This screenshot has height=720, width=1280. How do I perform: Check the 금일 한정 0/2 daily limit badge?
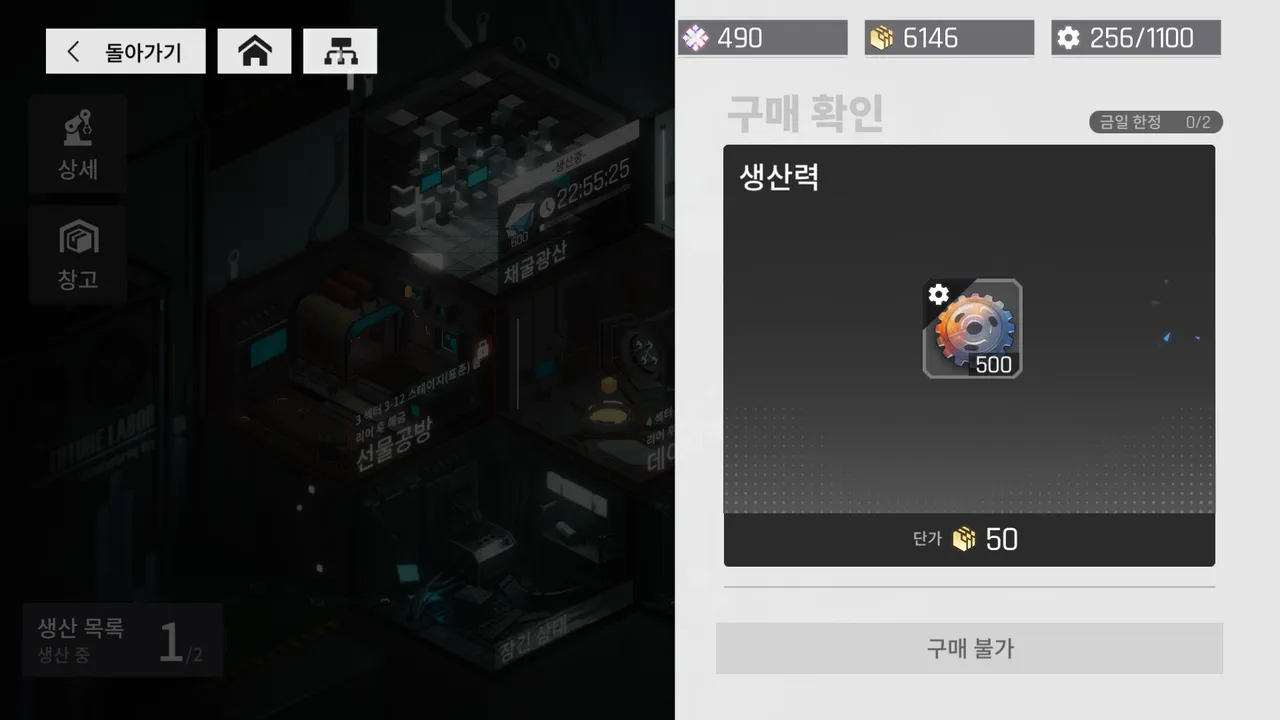click(x=1155, y=121)
